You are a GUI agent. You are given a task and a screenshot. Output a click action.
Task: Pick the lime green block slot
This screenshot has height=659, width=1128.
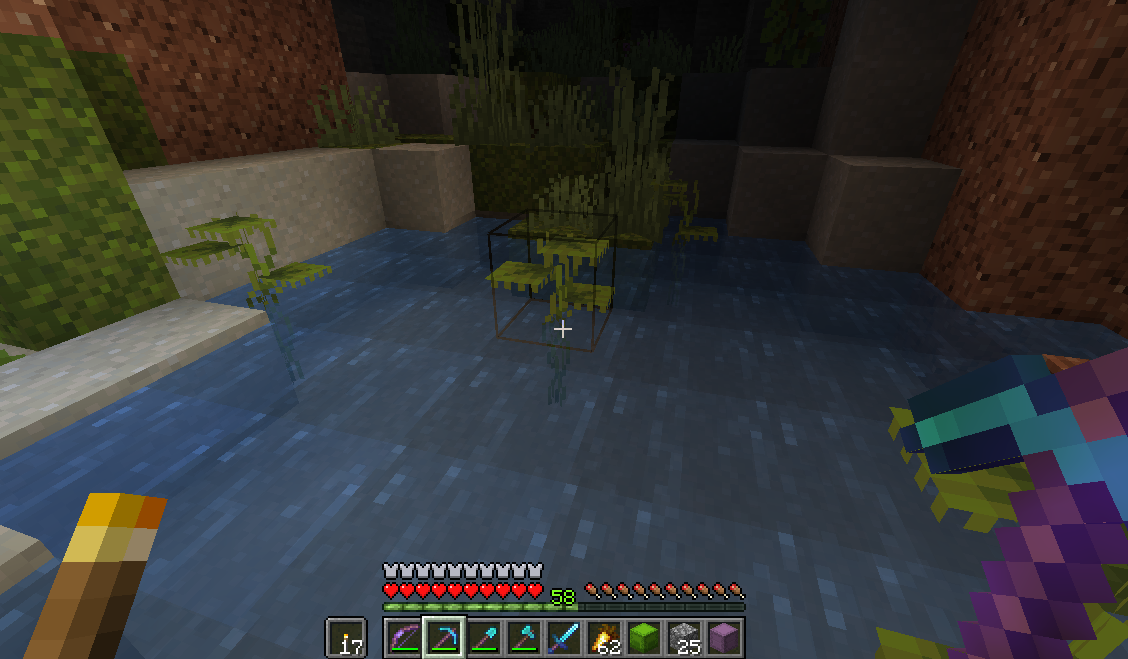[644, 637]
